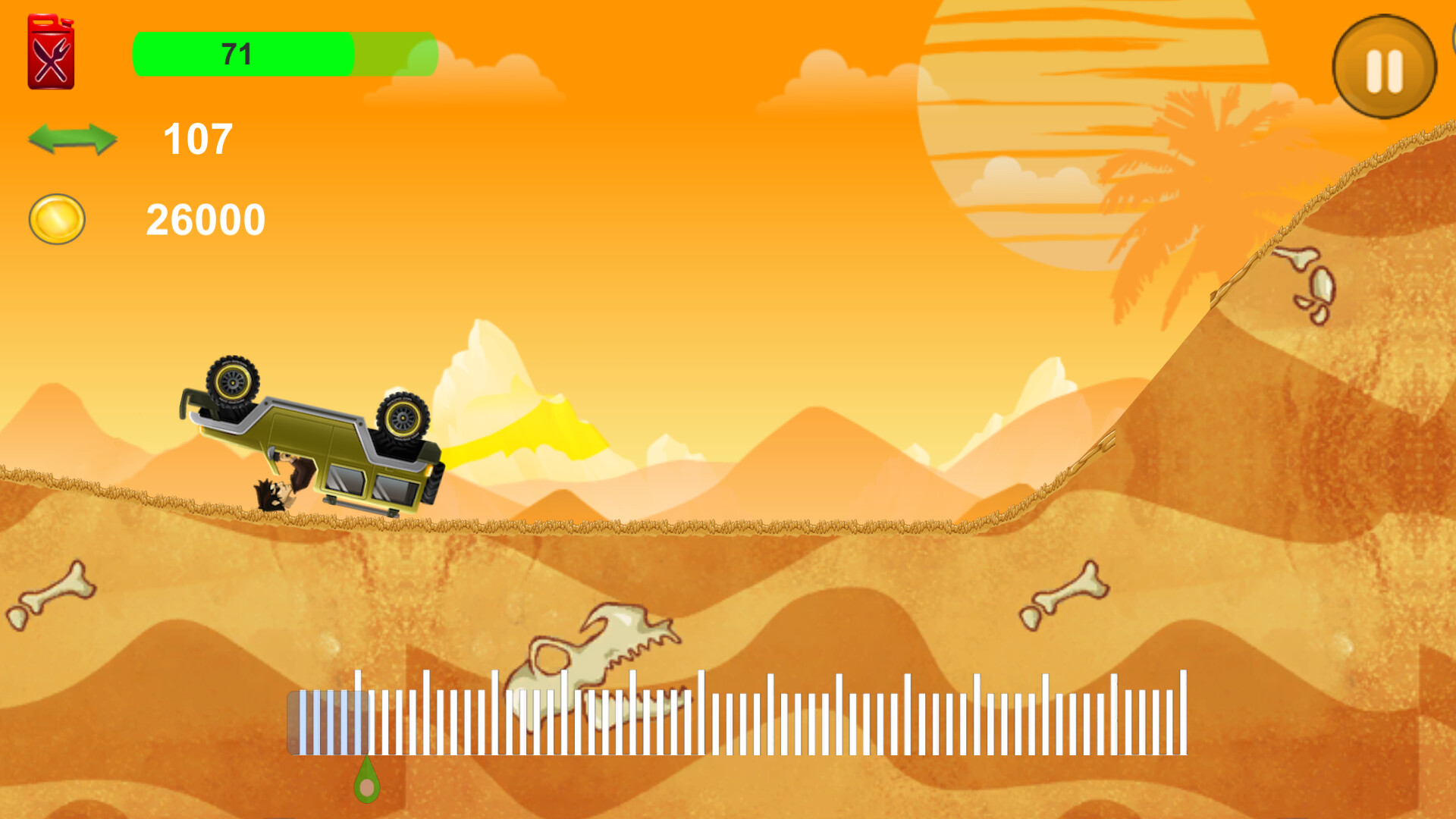Click the fuel gauge showing 71
The image size is (1456, 819).
point(235,55)
